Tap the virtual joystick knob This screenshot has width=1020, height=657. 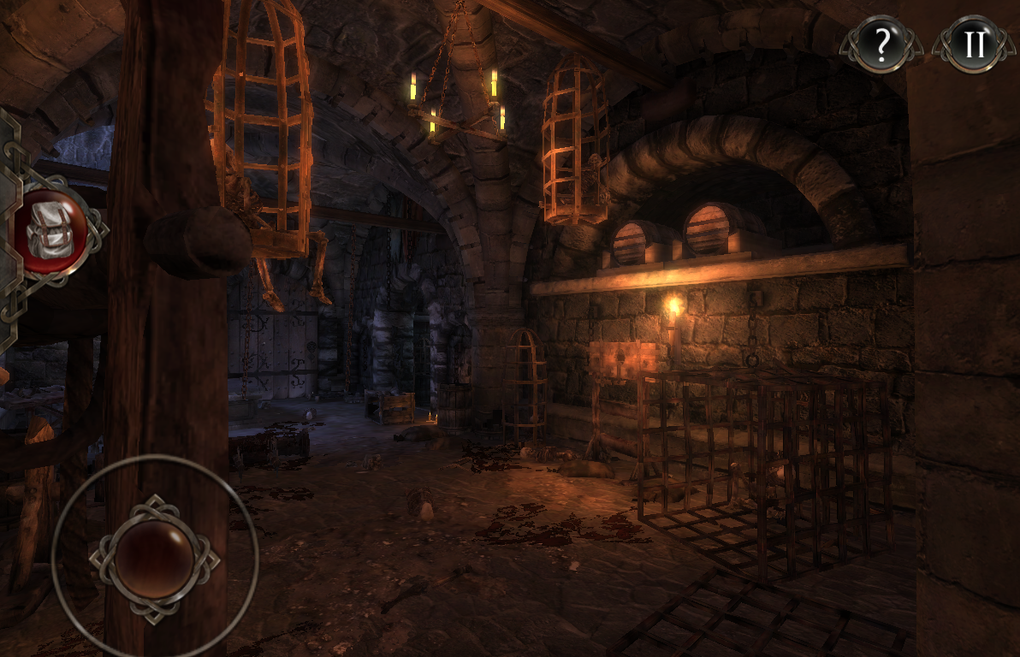click(x=154, y=559)
